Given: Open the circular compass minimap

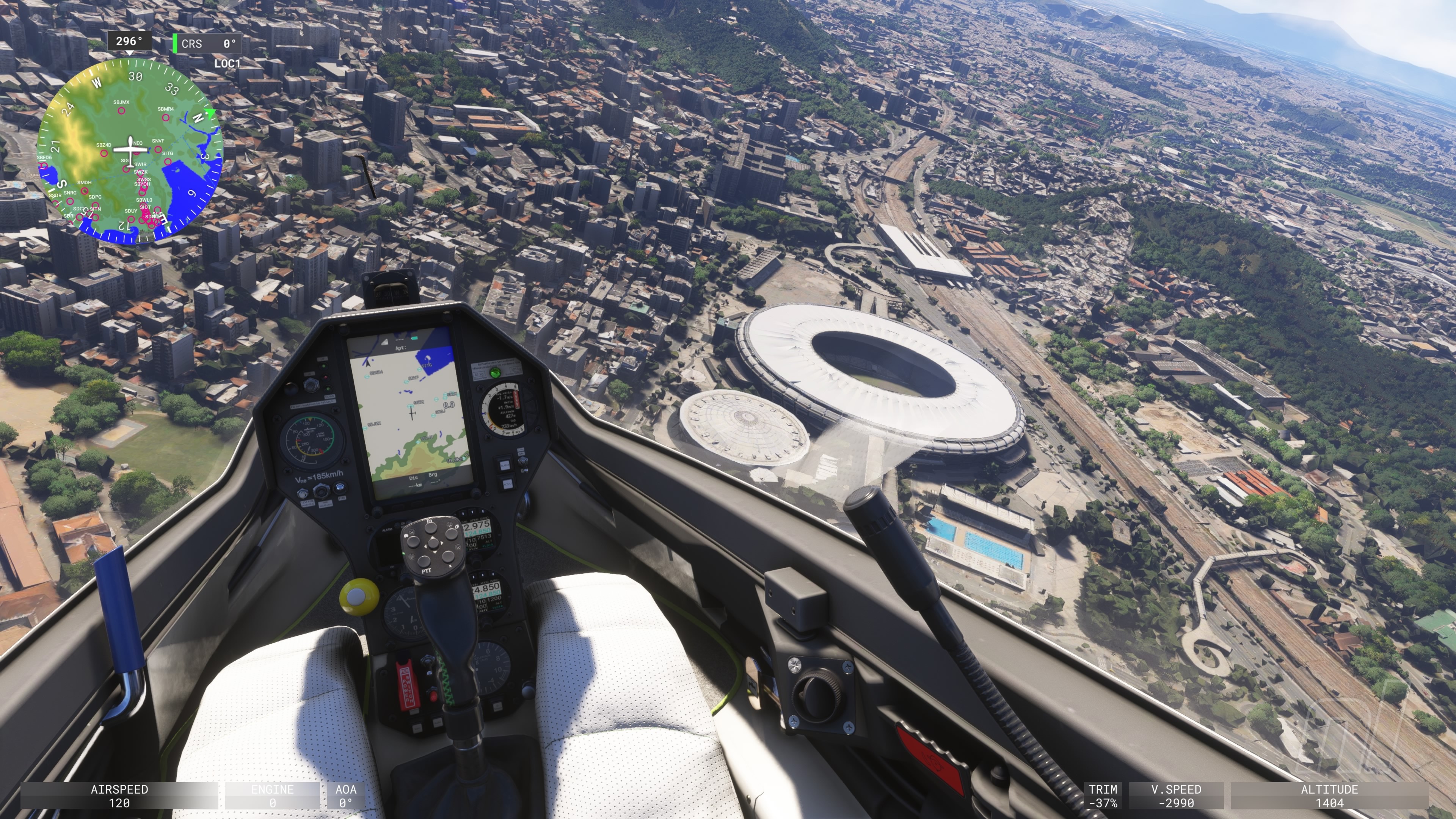Looking at the screenshot, I should pyautogui.click(x=130, y=152).
